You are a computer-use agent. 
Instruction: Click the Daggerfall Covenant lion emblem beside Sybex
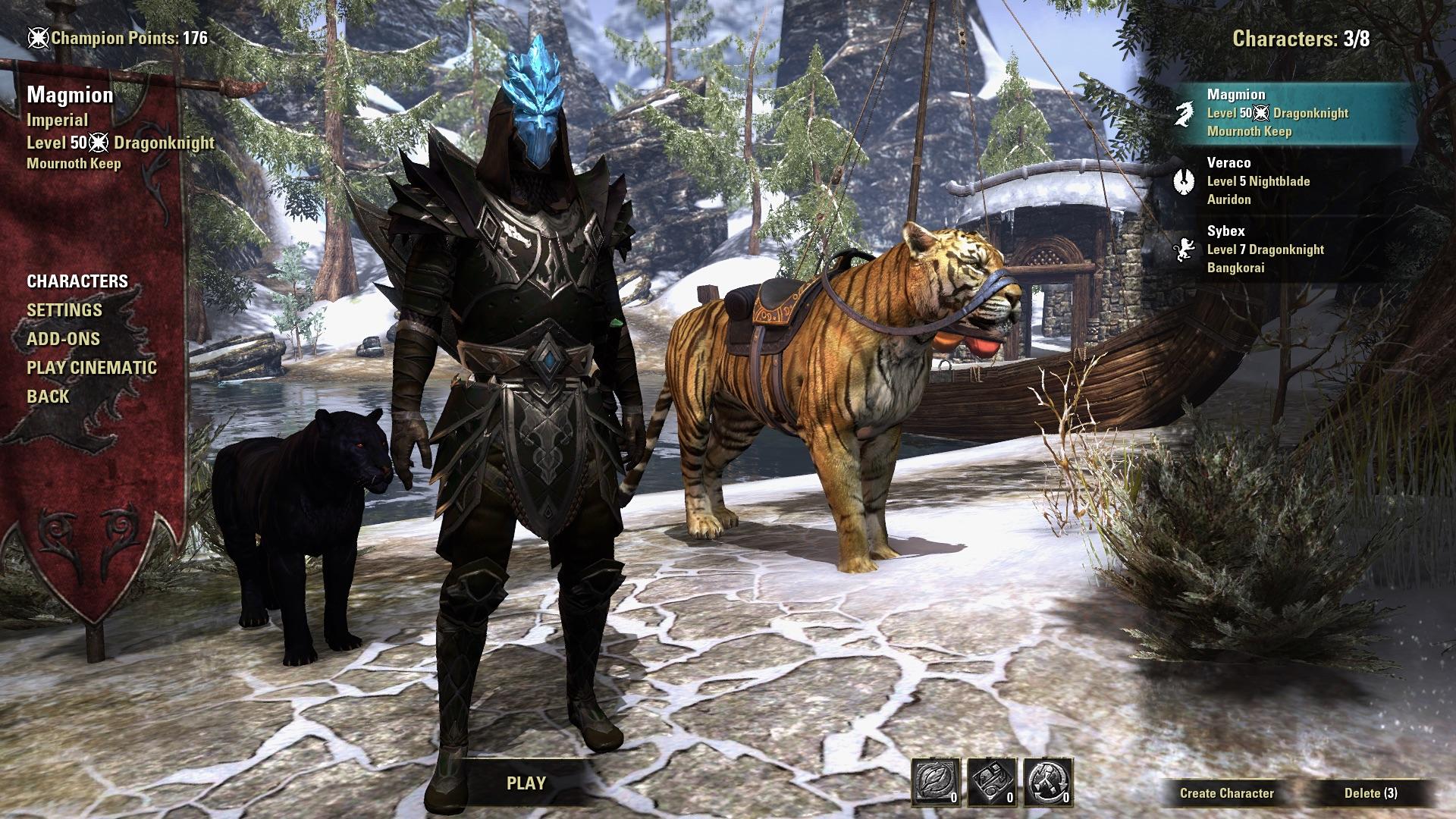point(1186,249)
